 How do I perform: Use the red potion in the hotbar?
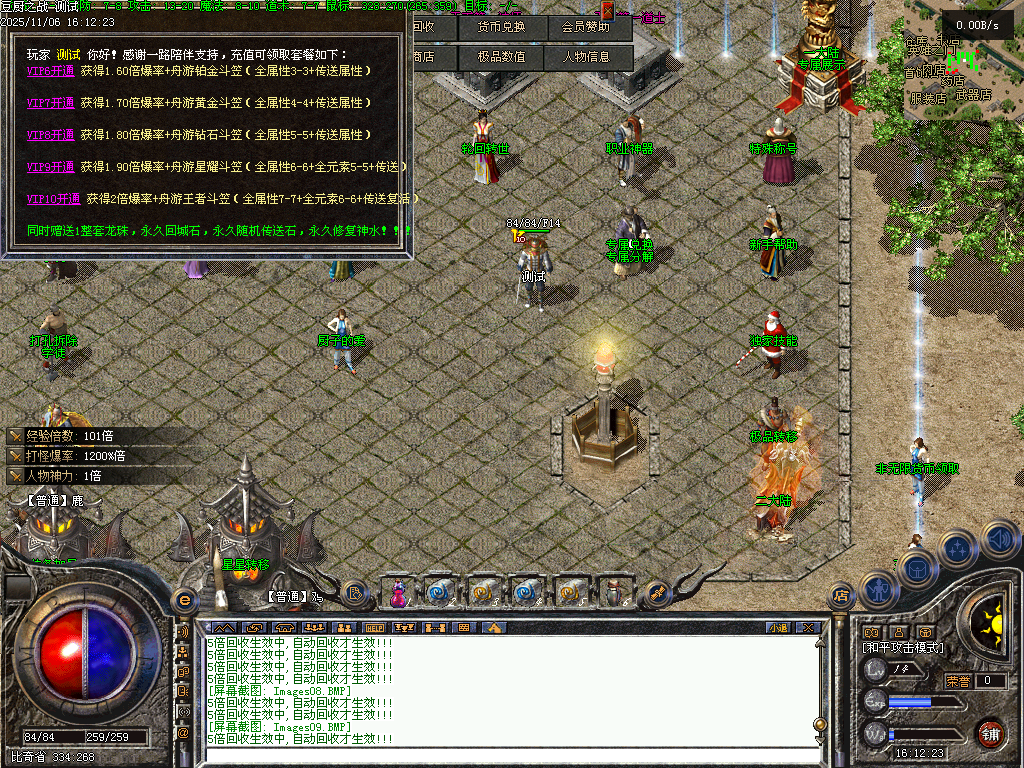[x=399, y=592]
